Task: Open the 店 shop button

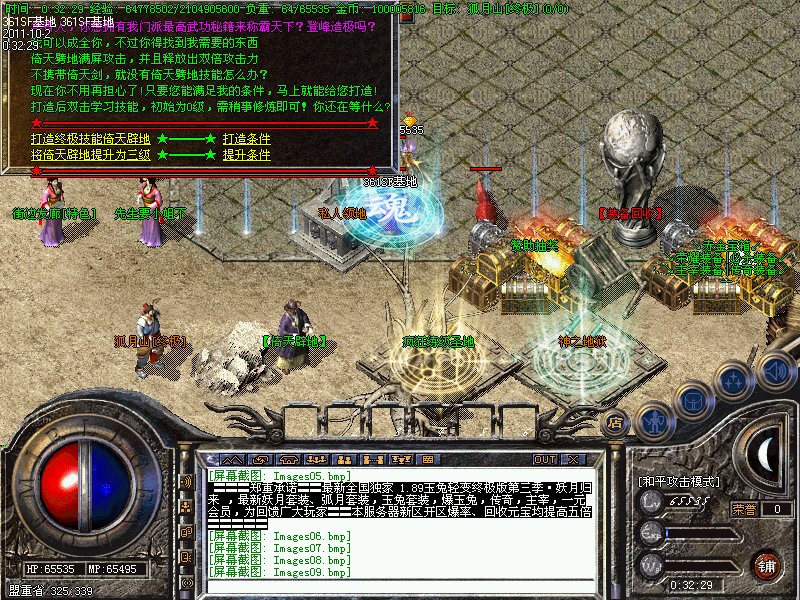Action: pos(616,423)
